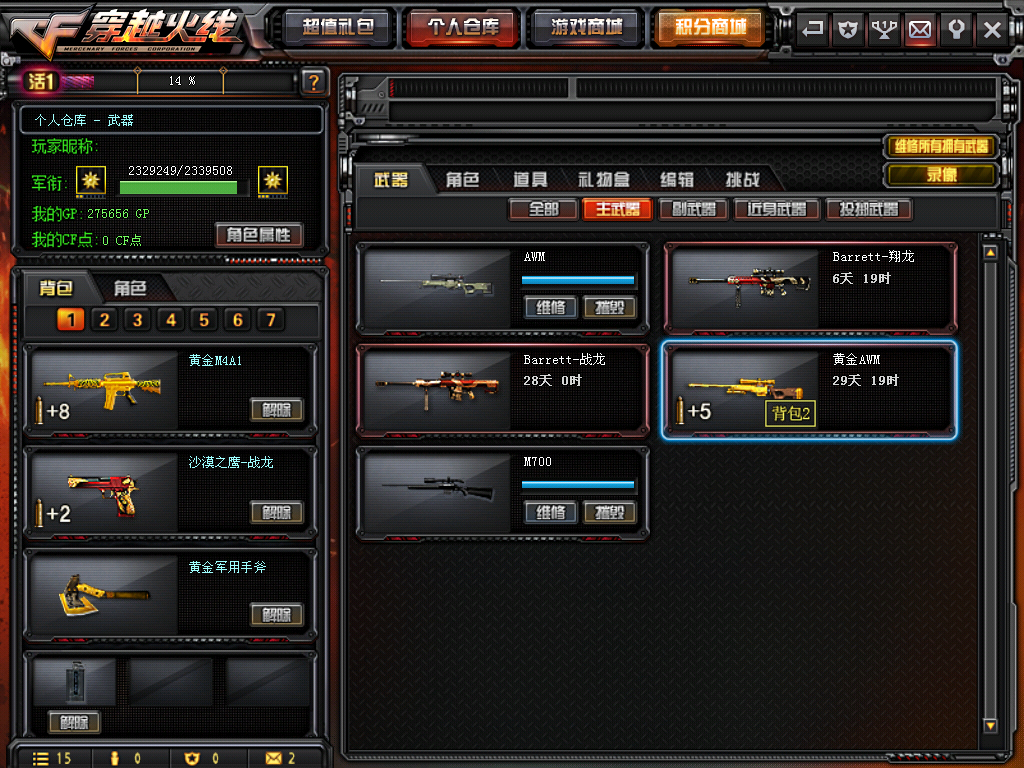
Task: Destroy the AWM using 摧毁
Action: pos(609,307)
